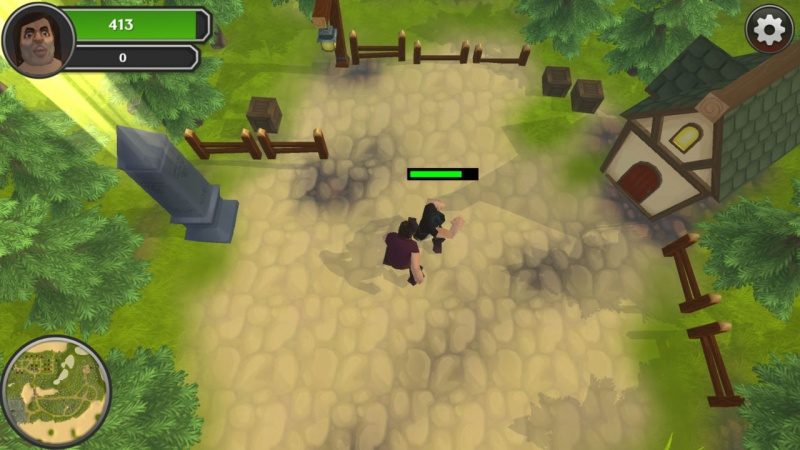This screenshot has height=450, width=800.
Task: Open the gear settings menu
Action: tap(769, 30)
